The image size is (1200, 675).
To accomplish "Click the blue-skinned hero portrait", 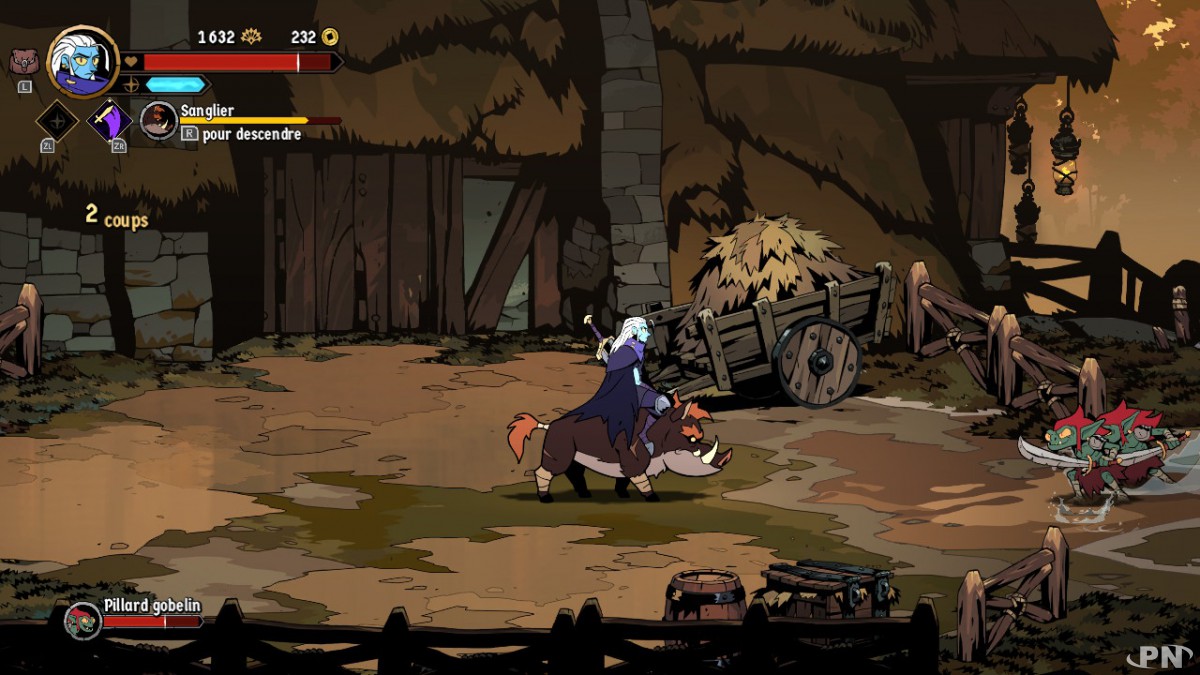I will pos(82,62).
